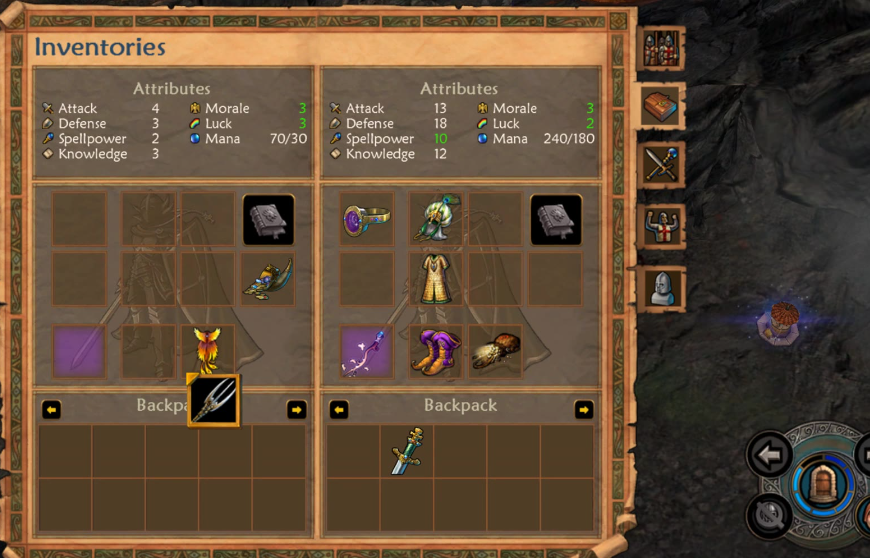Image resolution: width=870 pixels, height=558 pixels.
Task: Page the left hero's backpack backward
Action: [51, 410]
